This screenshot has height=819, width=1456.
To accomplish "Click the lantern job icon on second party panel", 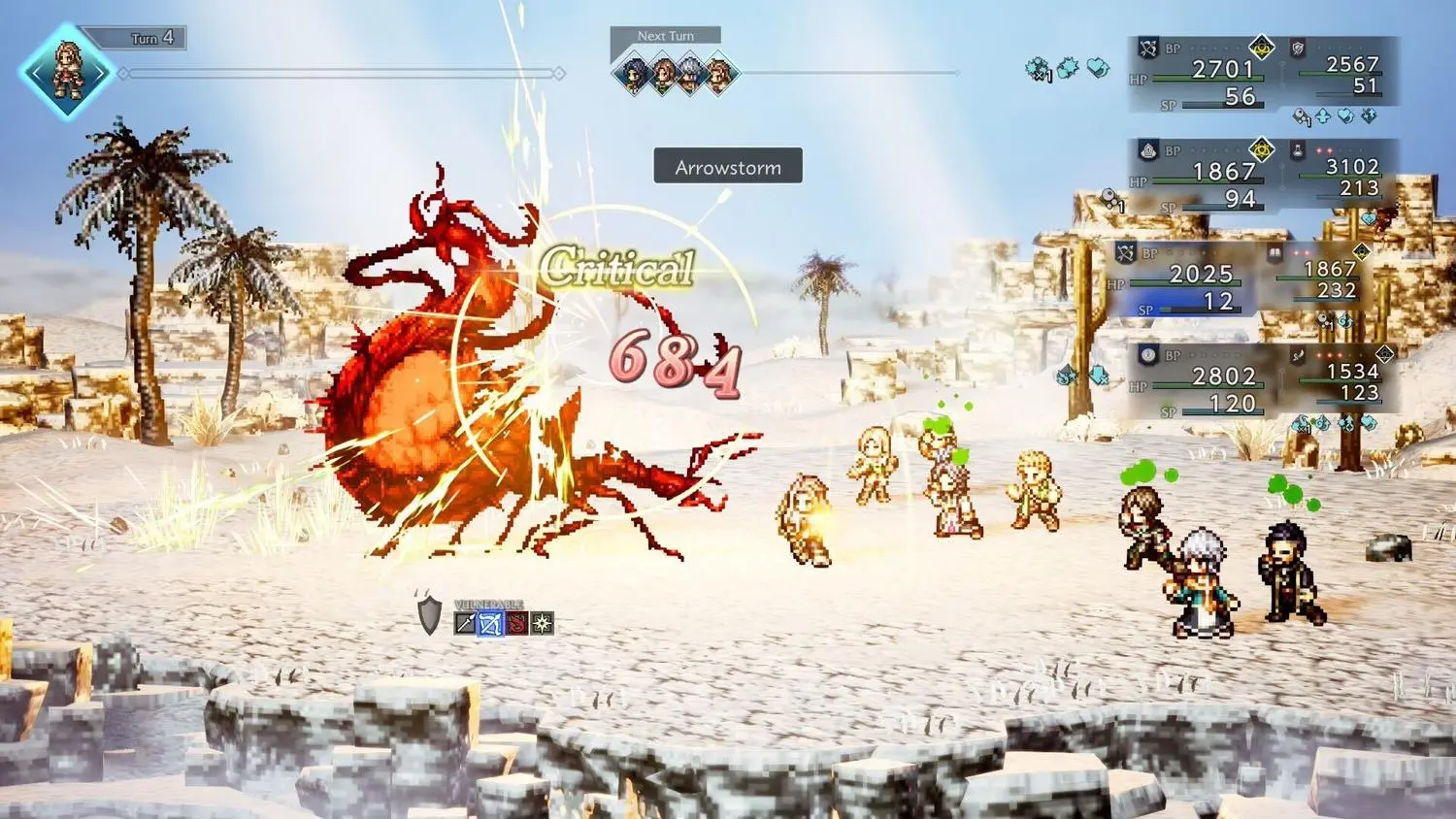I will coord(1149,152).
